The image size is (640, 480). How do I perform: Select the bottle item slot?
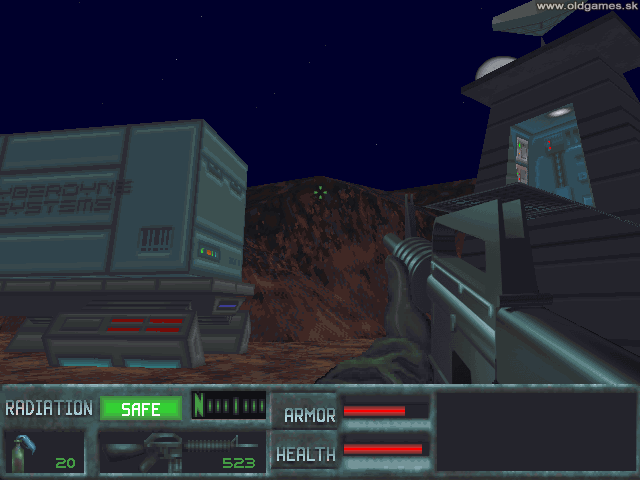coord(44,450)
